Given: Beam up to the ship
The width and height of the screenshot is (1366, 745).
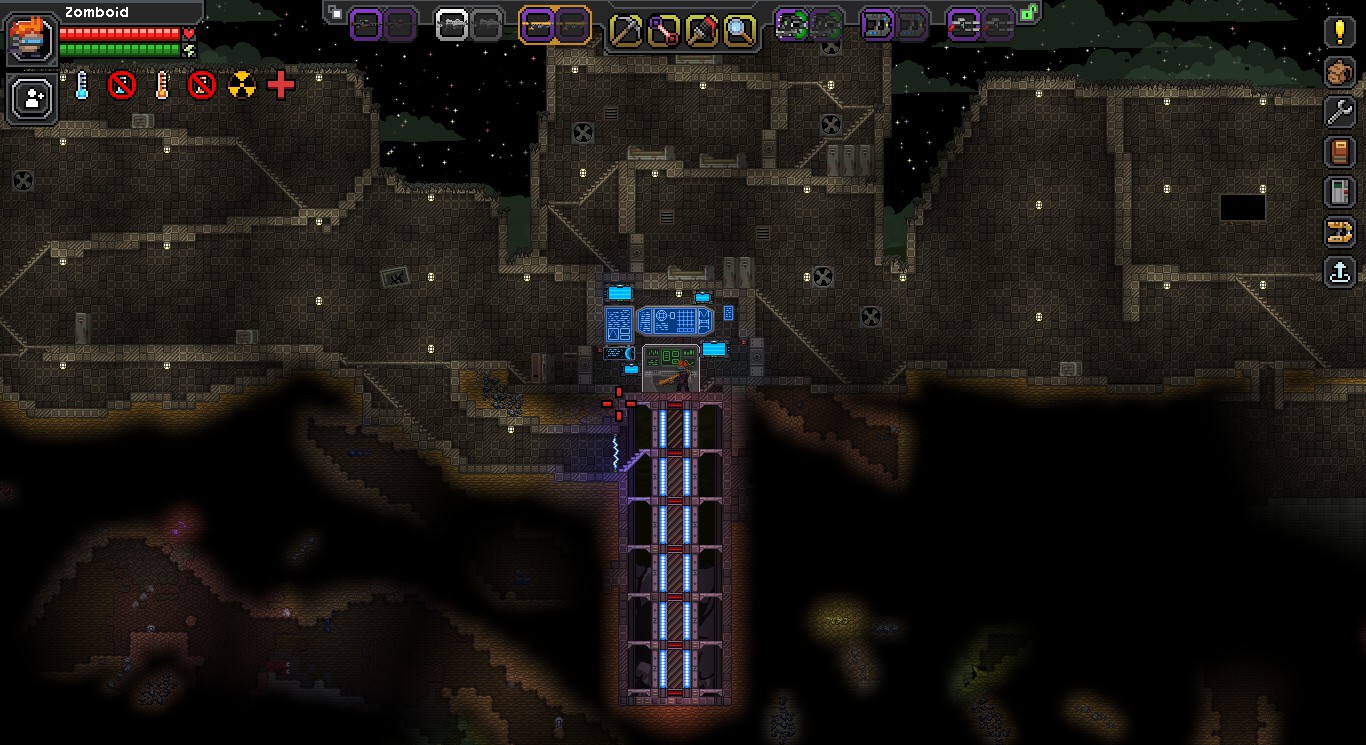Looking at the screenshot, I should 1339,271.
